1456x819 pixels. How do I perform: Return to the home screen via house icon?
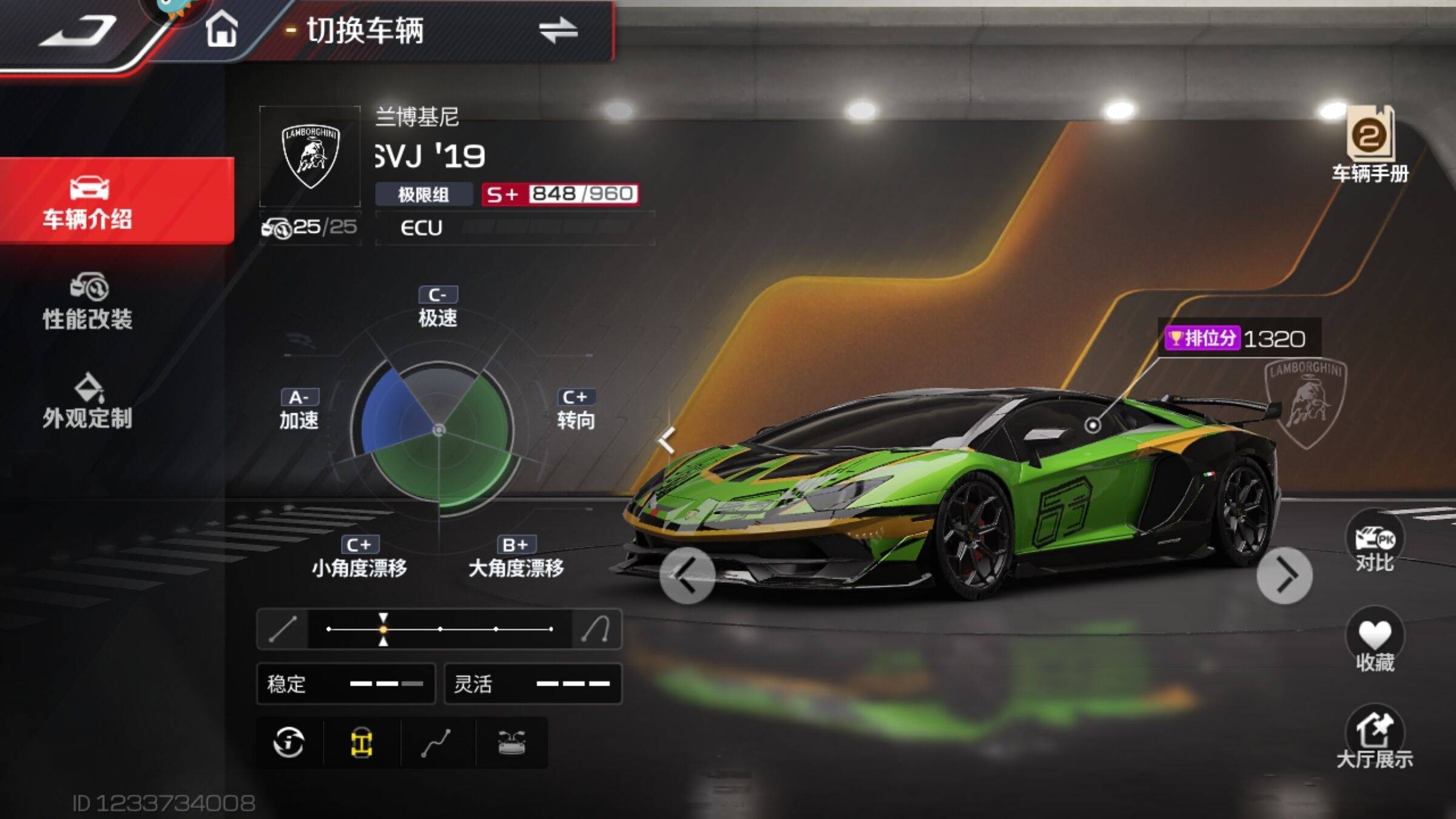(x=221, y=29)
